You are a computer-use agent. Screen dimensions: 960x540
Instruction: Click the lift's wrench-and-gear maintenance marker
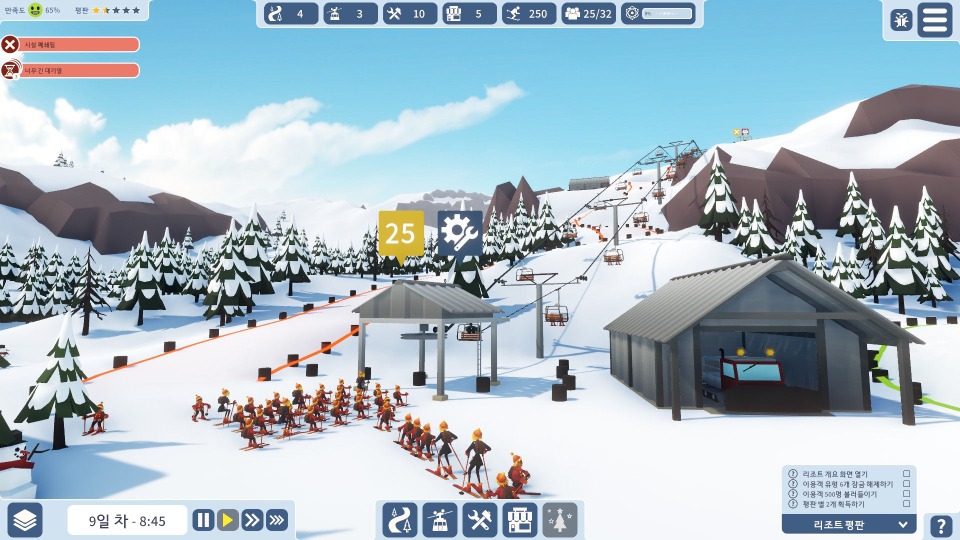pos(460,233)
